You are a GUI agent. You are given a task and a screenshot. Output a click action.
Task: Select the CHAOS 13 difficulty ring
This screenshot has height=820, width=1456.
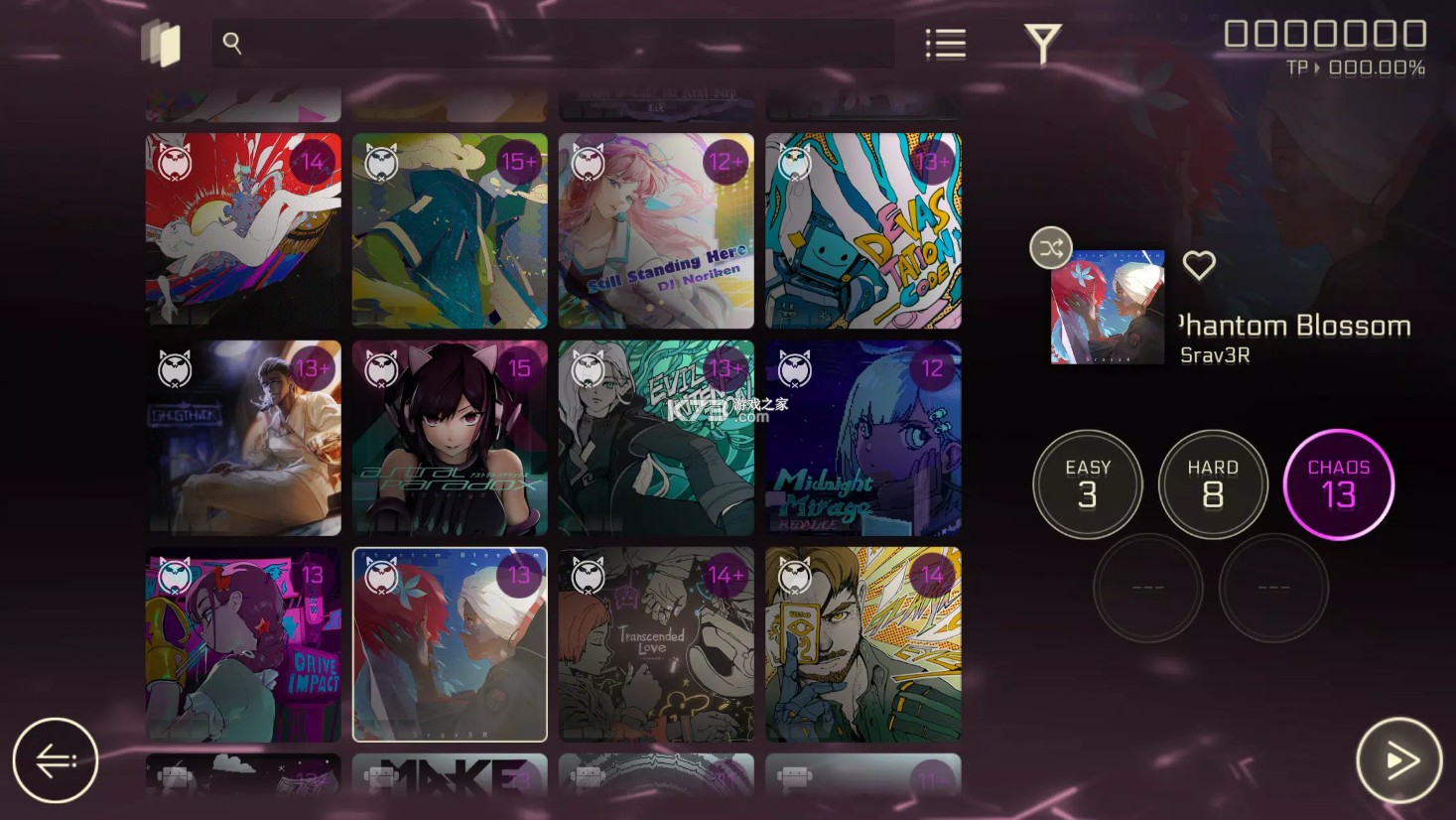click(x=1339, y=484)
